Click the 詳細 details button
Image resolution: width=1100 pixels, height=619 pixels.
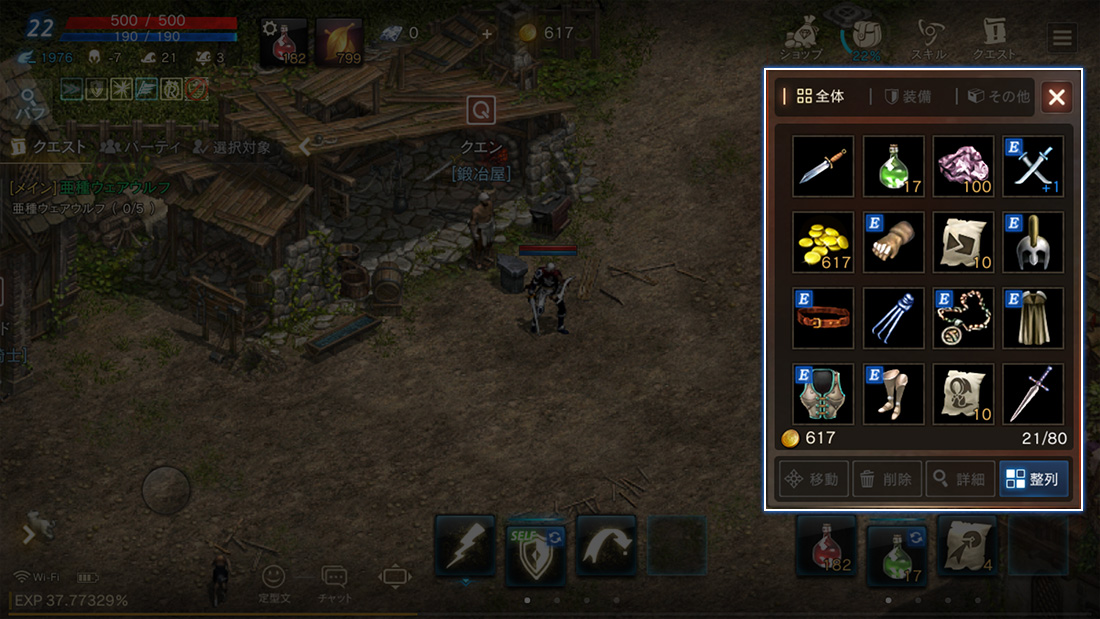point(960,479)
